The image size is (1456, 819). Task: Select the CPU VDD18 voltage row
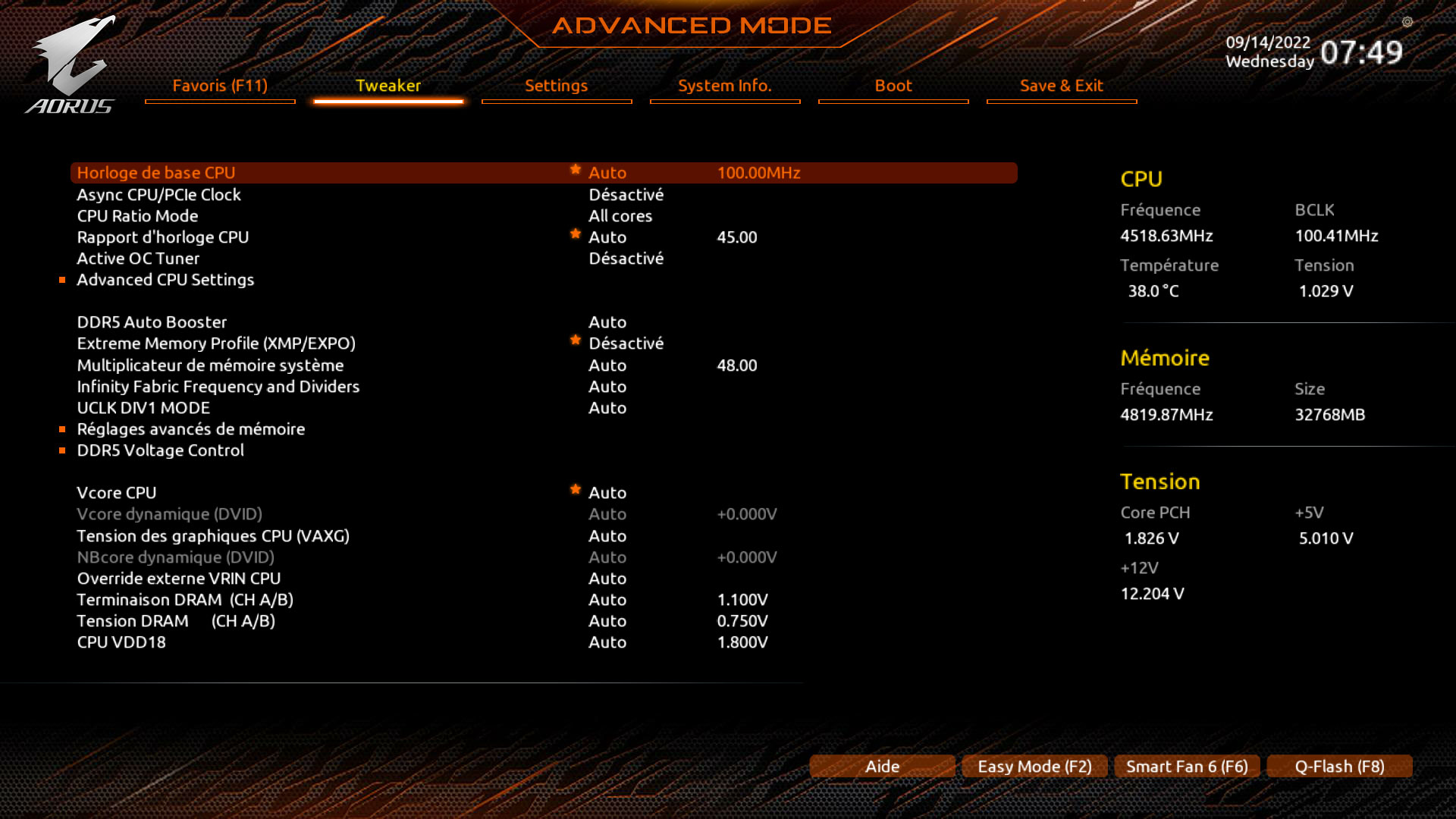[121, 642]
